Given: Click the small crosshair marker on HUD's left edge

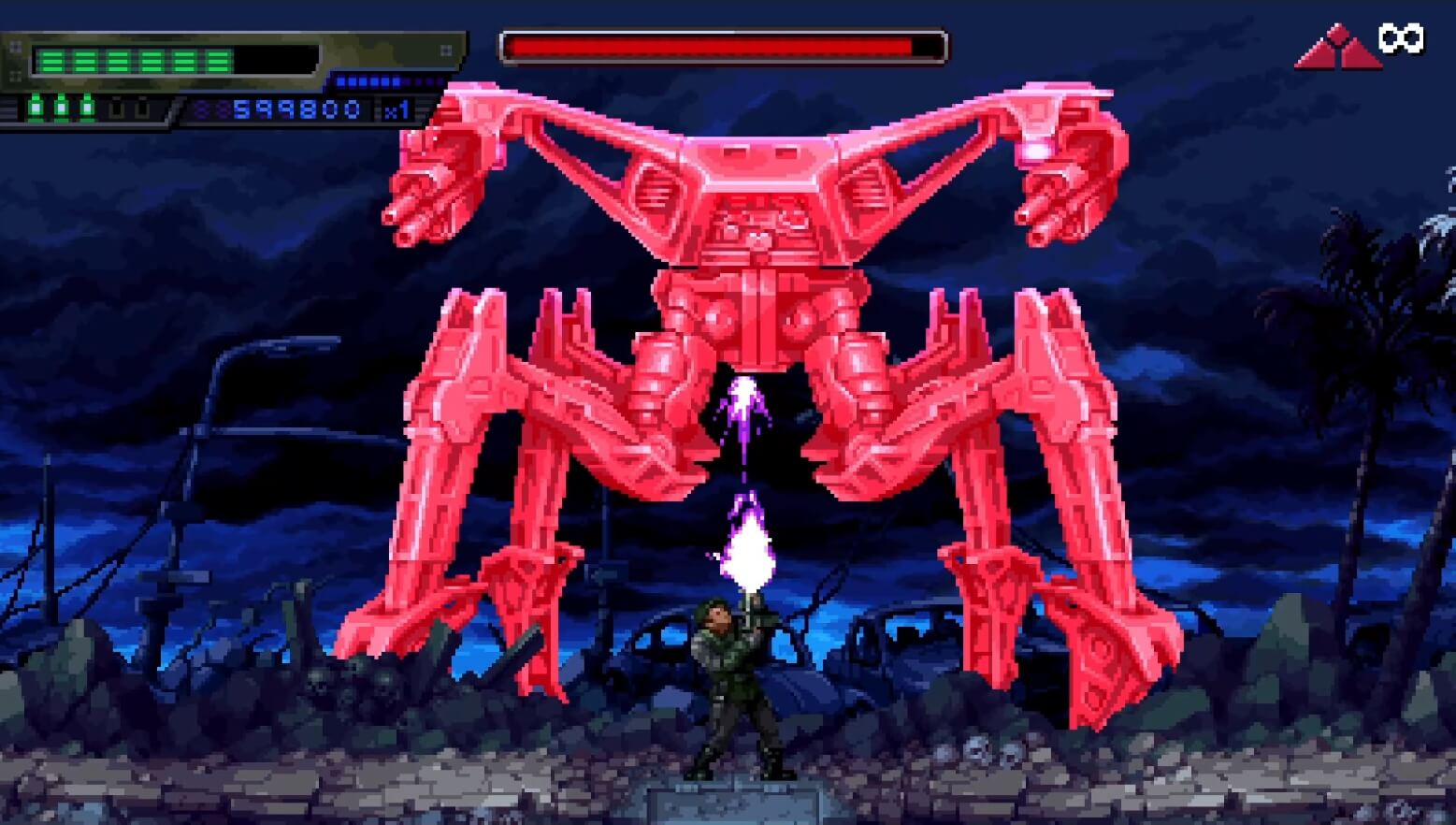Looking at the screenshot, I should [15, 47].
